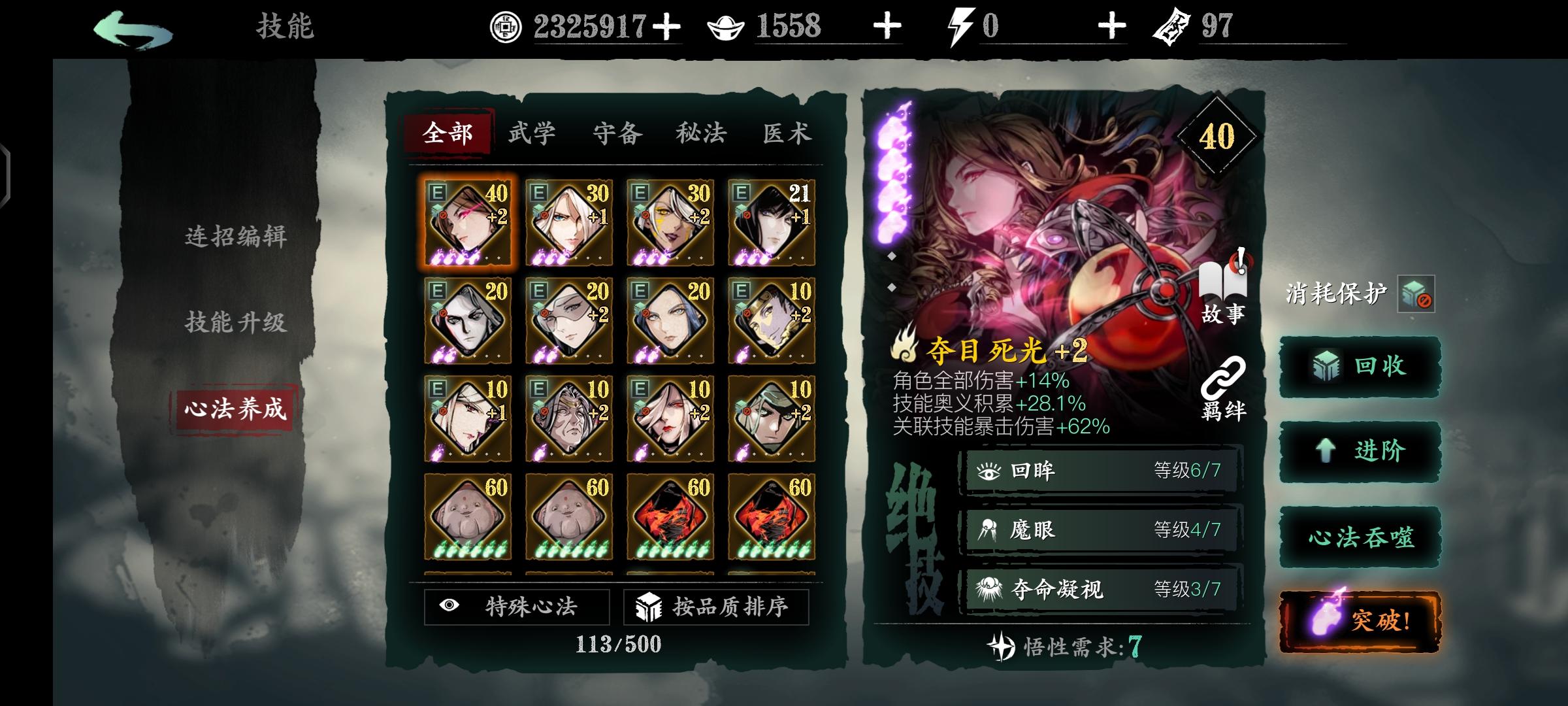Screen dimensions: 1568x706
Task: Switch to the 秘法 tab
Action: [x=700, y=132]
